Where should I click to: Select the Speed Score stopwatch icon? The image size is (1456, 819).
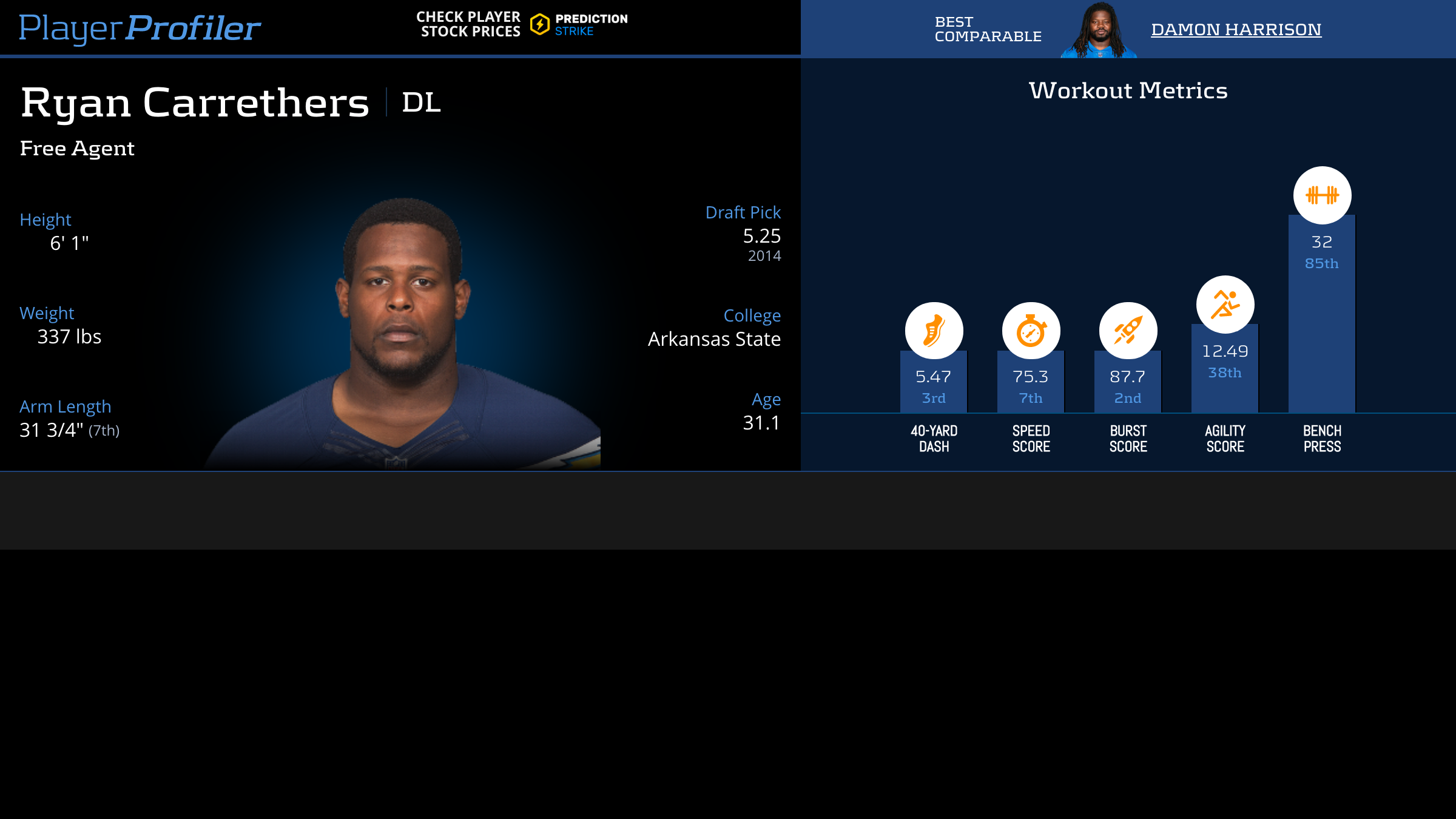(x=1031, y=331)
